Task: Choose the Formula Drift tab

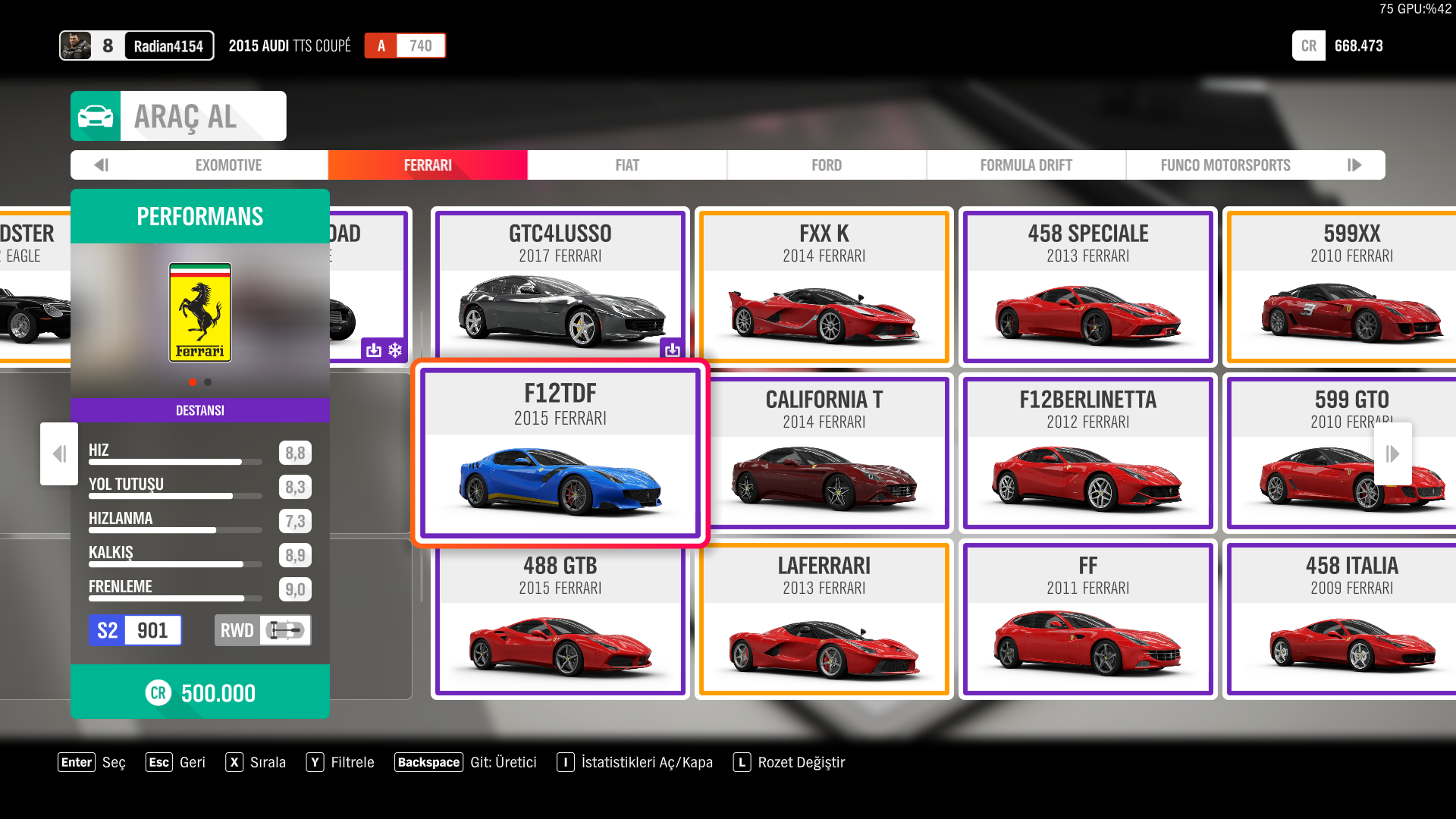Action: 1025,165
